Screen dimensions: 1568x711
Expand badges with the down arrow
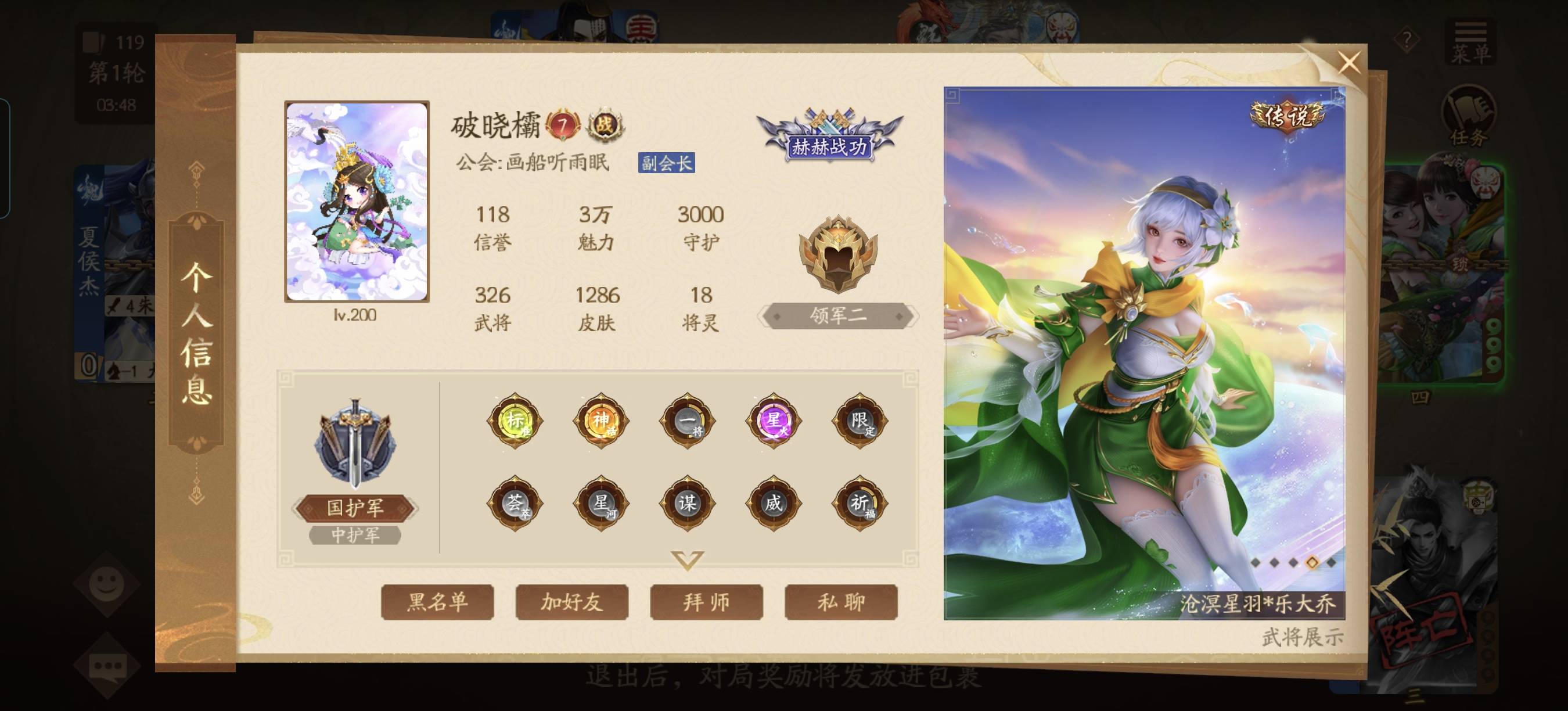[x=687, y=559]
